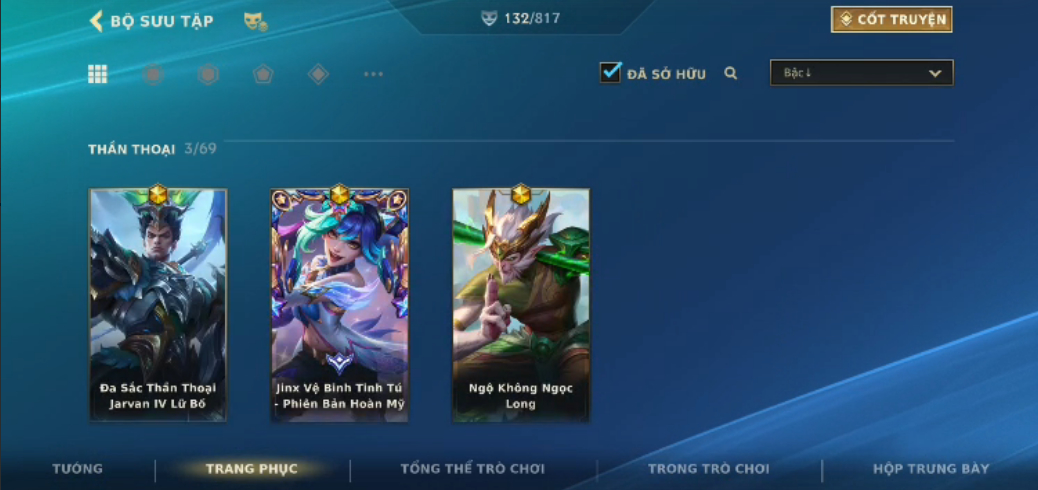Click the gold theater masks icon
This screenshot has height=490, width=1038.
pos(255,21)
